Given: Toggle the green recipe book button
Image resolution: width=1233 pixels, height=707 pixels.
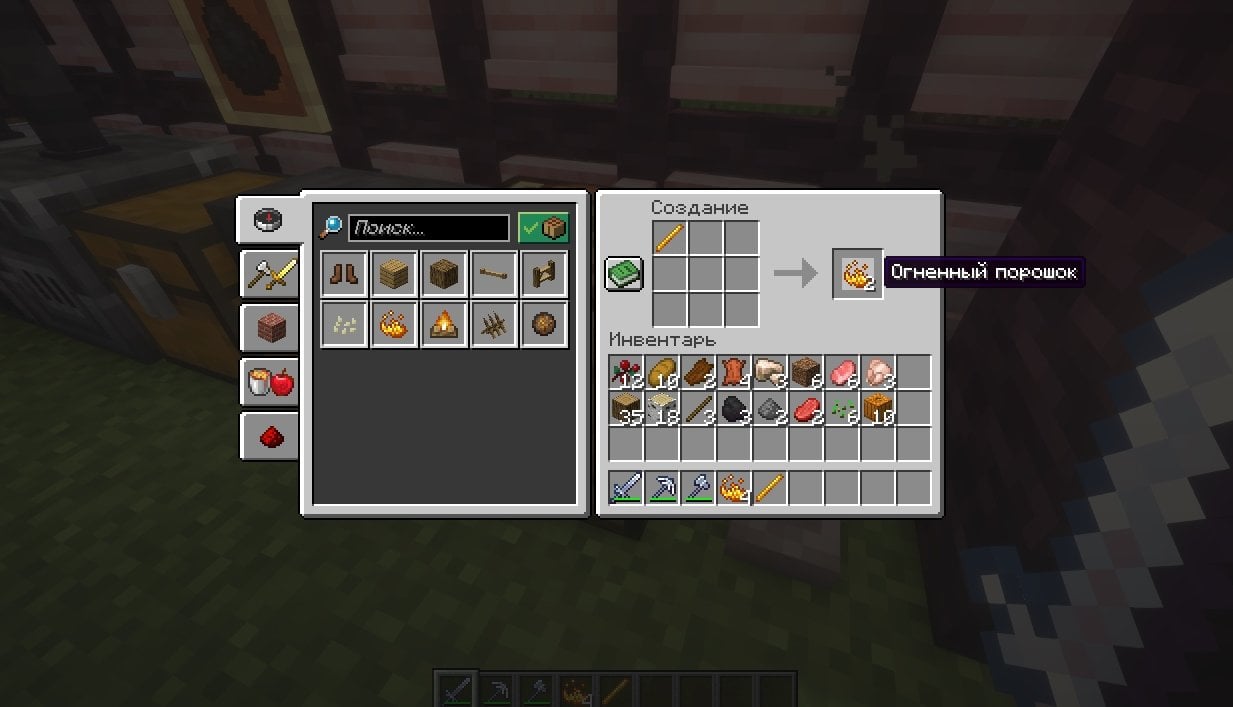Looking at the screenshot, I should (624, 273).
